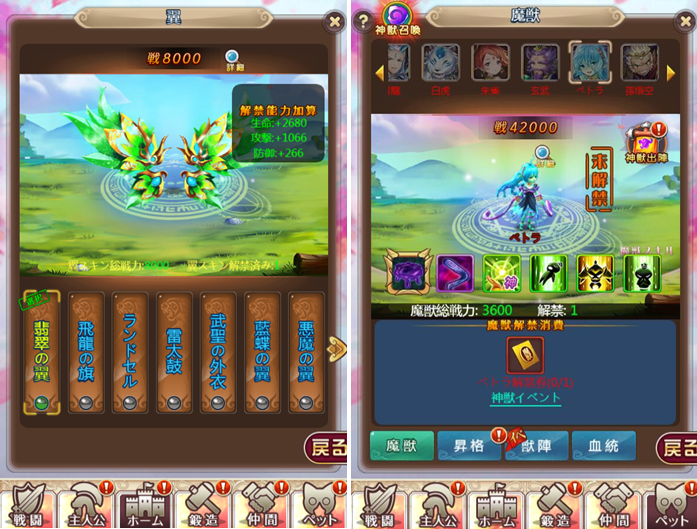Screen dimensions: 697x529
Task: Pick the 孫悟空 beast portrait
Action: point(638,66)
